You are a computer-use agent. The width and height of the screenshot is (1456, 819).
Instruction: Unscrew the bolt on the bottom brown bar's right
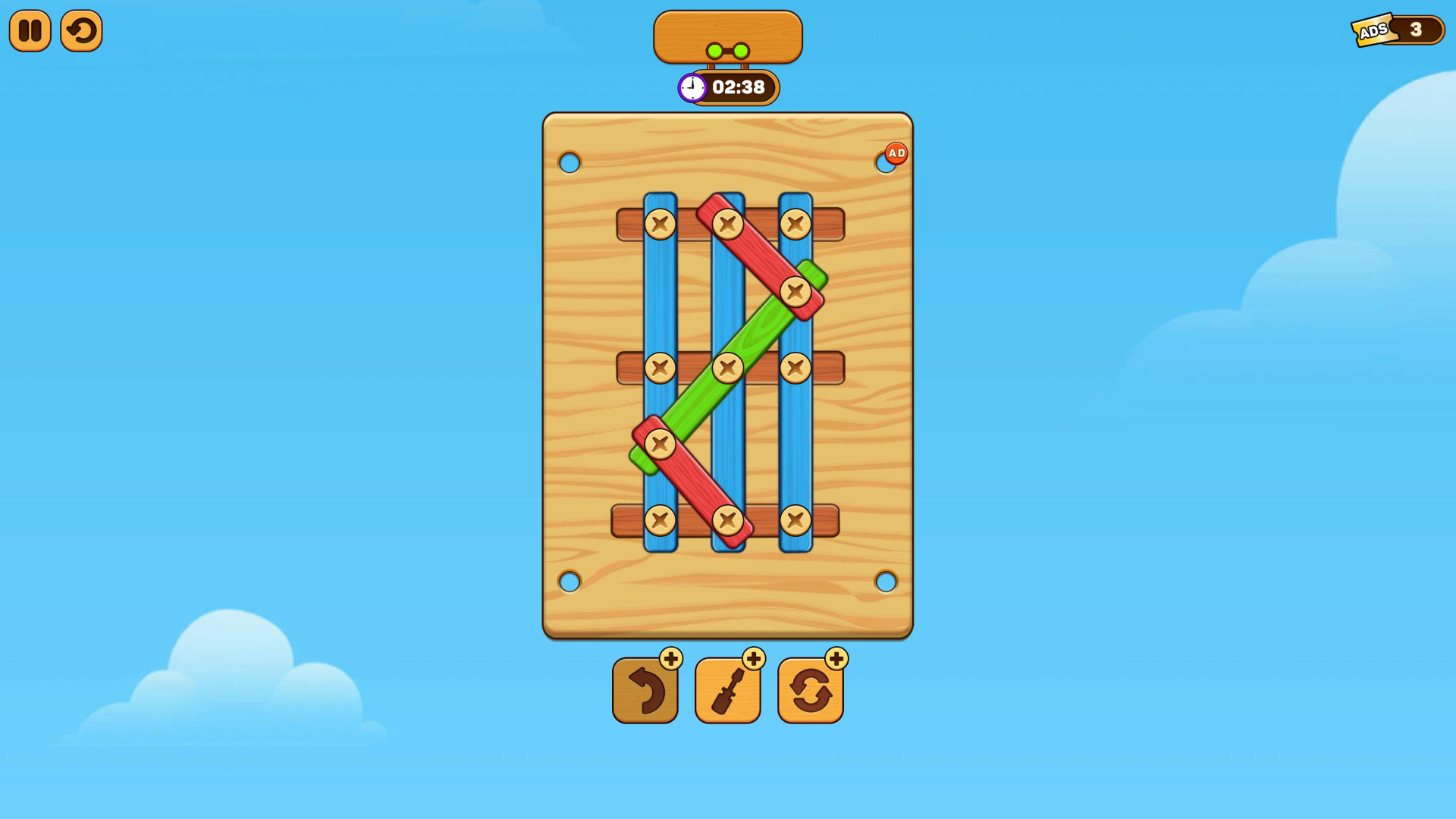[x=794, y=519]
